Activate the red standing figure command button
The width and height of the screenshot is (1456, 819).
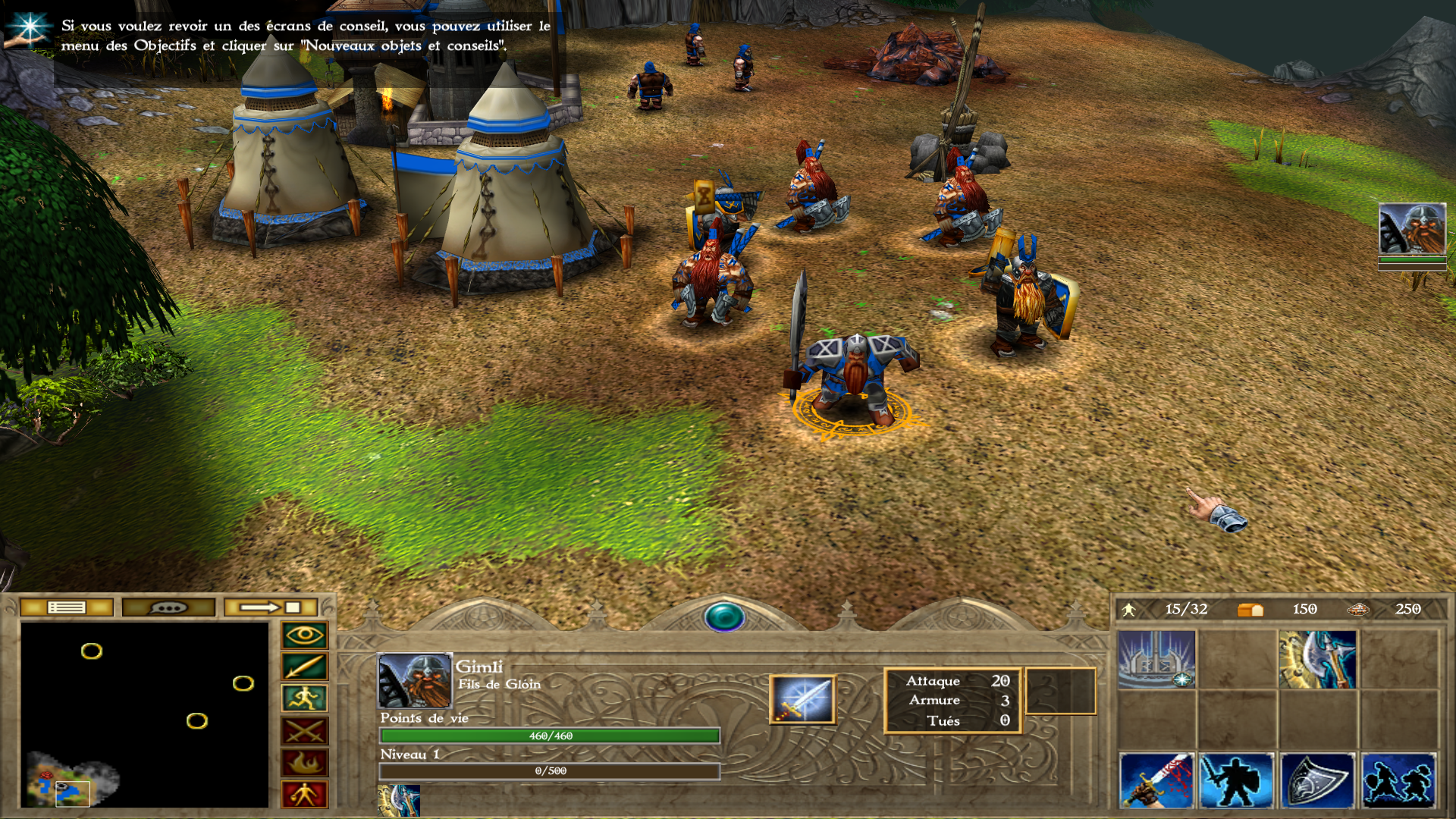305,794
